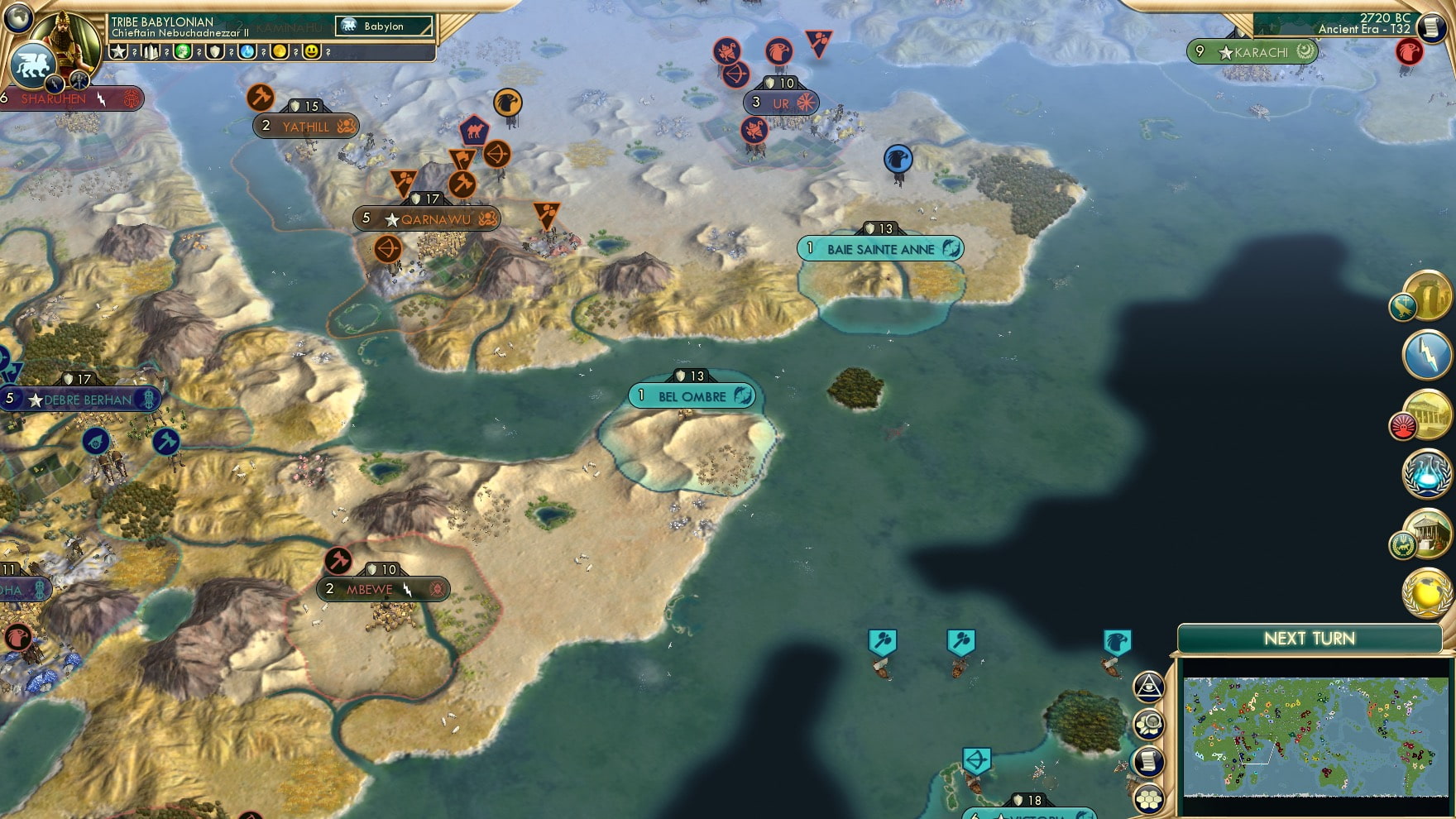Toggle strategic view with the hex grid icon
Screen dimensions: 1456x819
pyautogui.click(x=1148, y=796)
